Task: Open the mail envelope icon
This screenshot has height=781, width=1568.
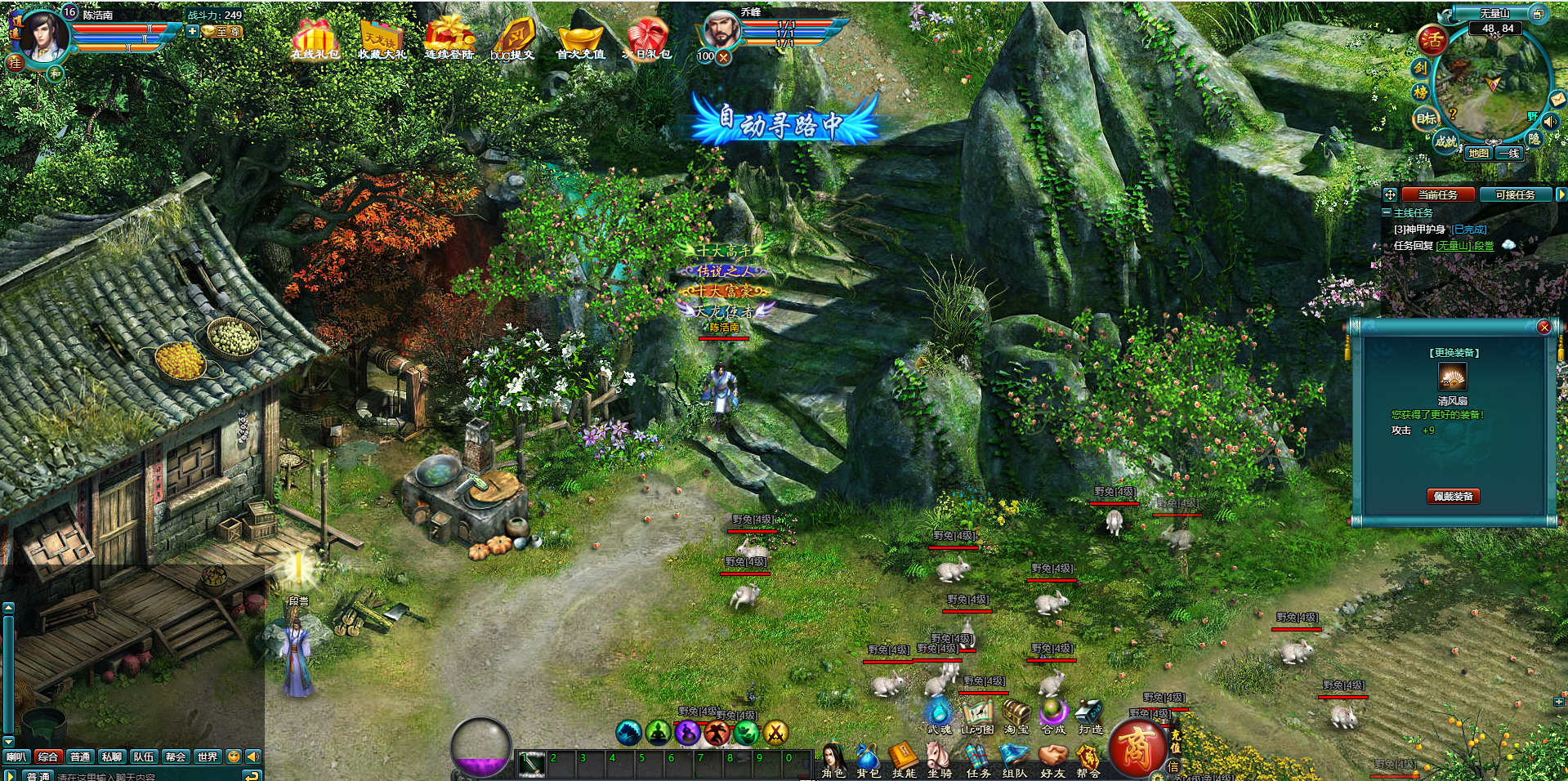Action: tap(1557, 100)
